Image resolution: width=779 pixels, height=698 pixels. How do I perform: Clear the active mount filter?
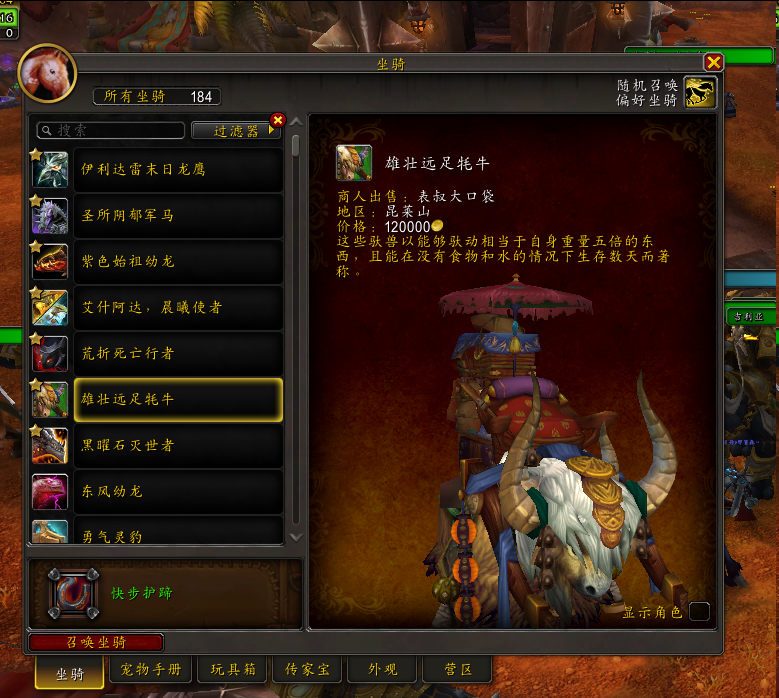[x=278, y=121]
